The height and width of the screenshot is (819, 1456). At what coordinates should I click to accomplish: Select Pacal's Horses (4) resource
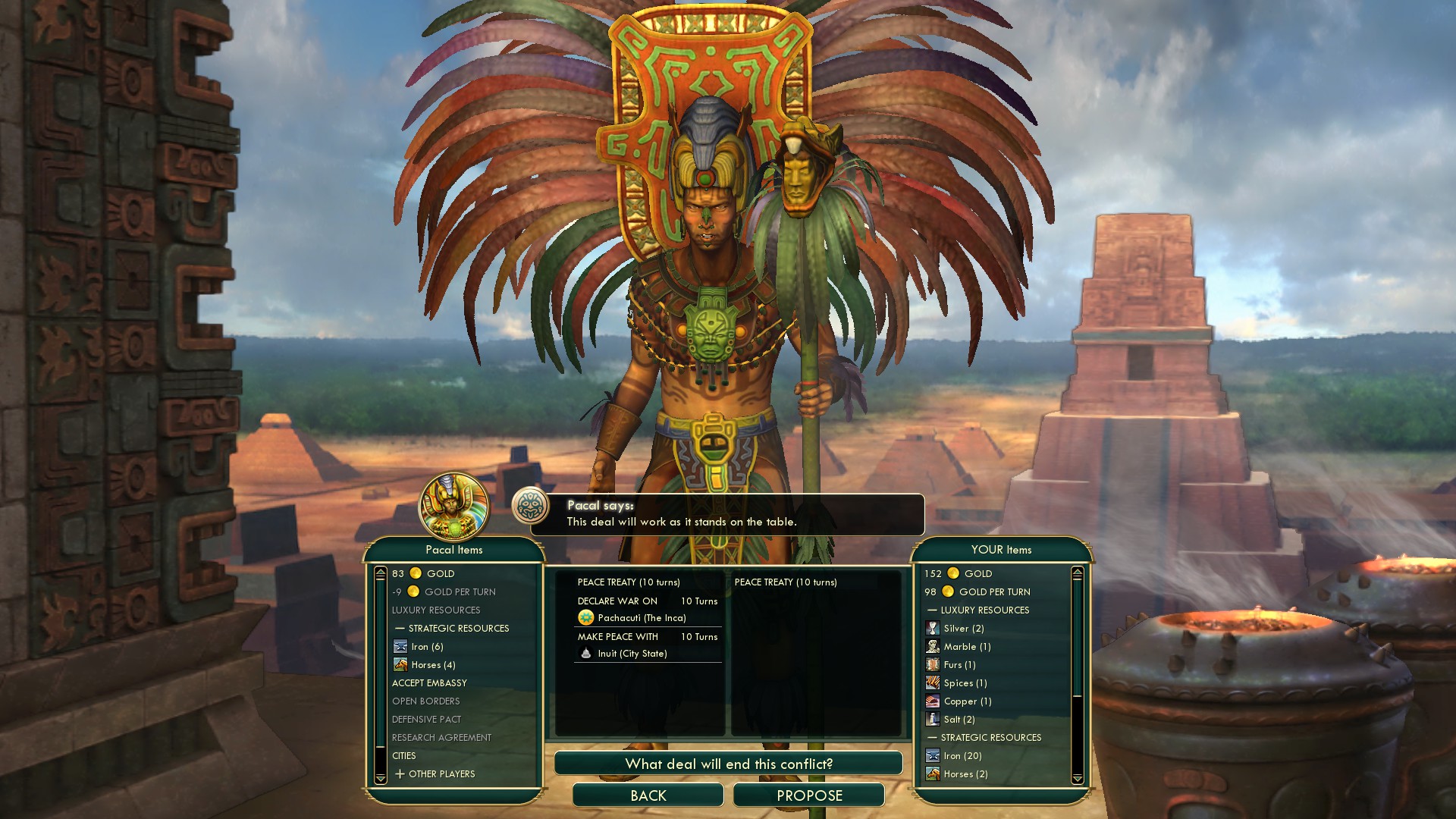433,665
